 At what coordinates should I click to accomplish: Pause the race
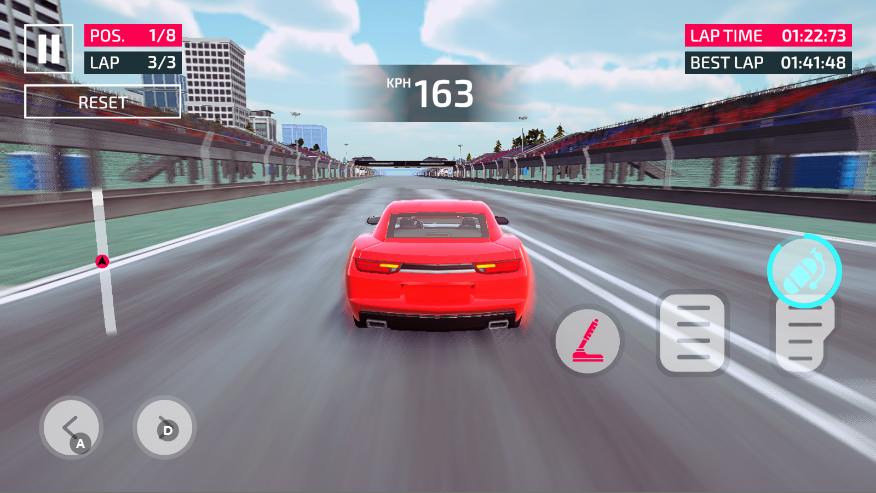(x=48, y=48)
